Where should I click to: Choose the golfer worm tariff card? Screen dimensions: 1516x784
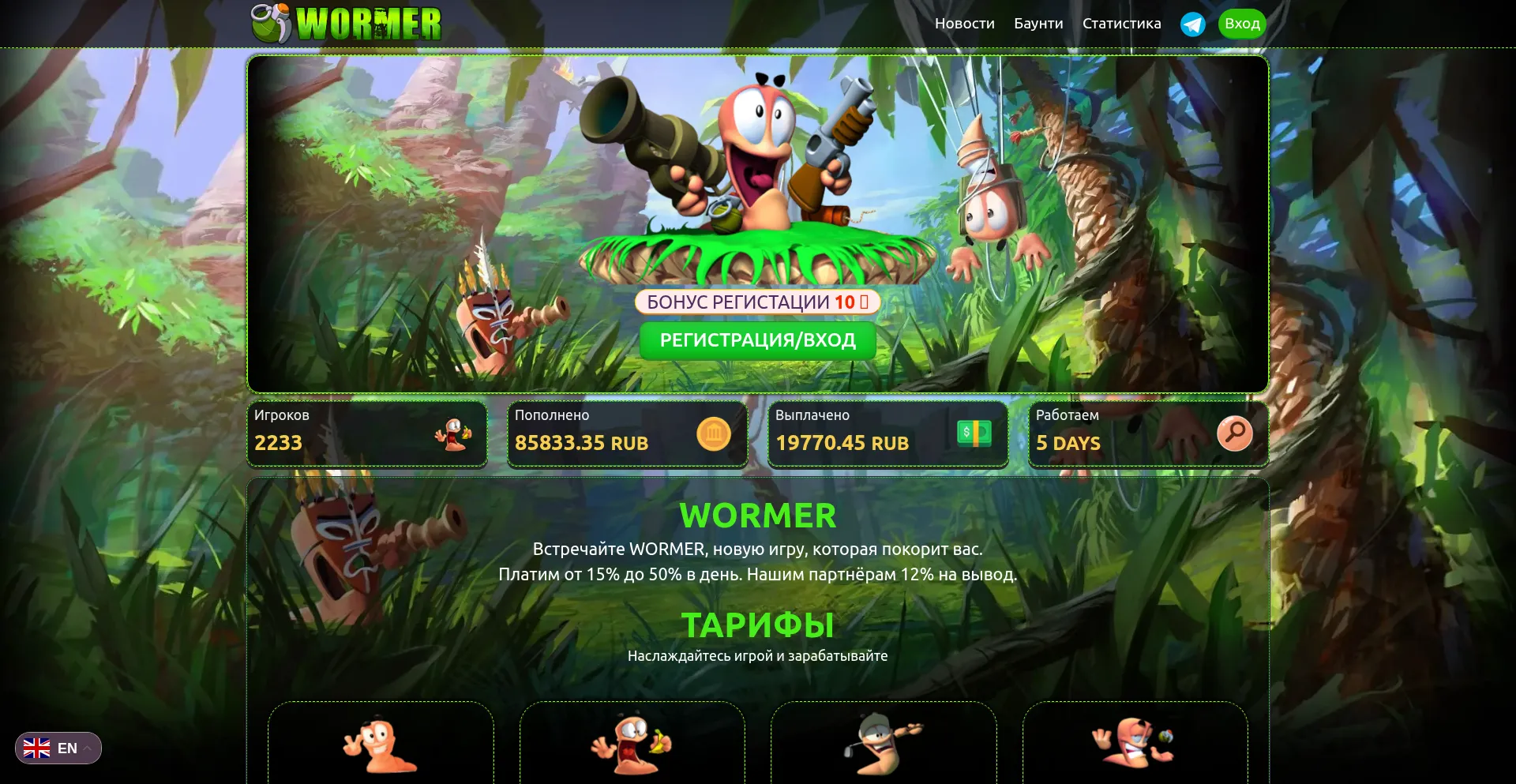(883, 742)
